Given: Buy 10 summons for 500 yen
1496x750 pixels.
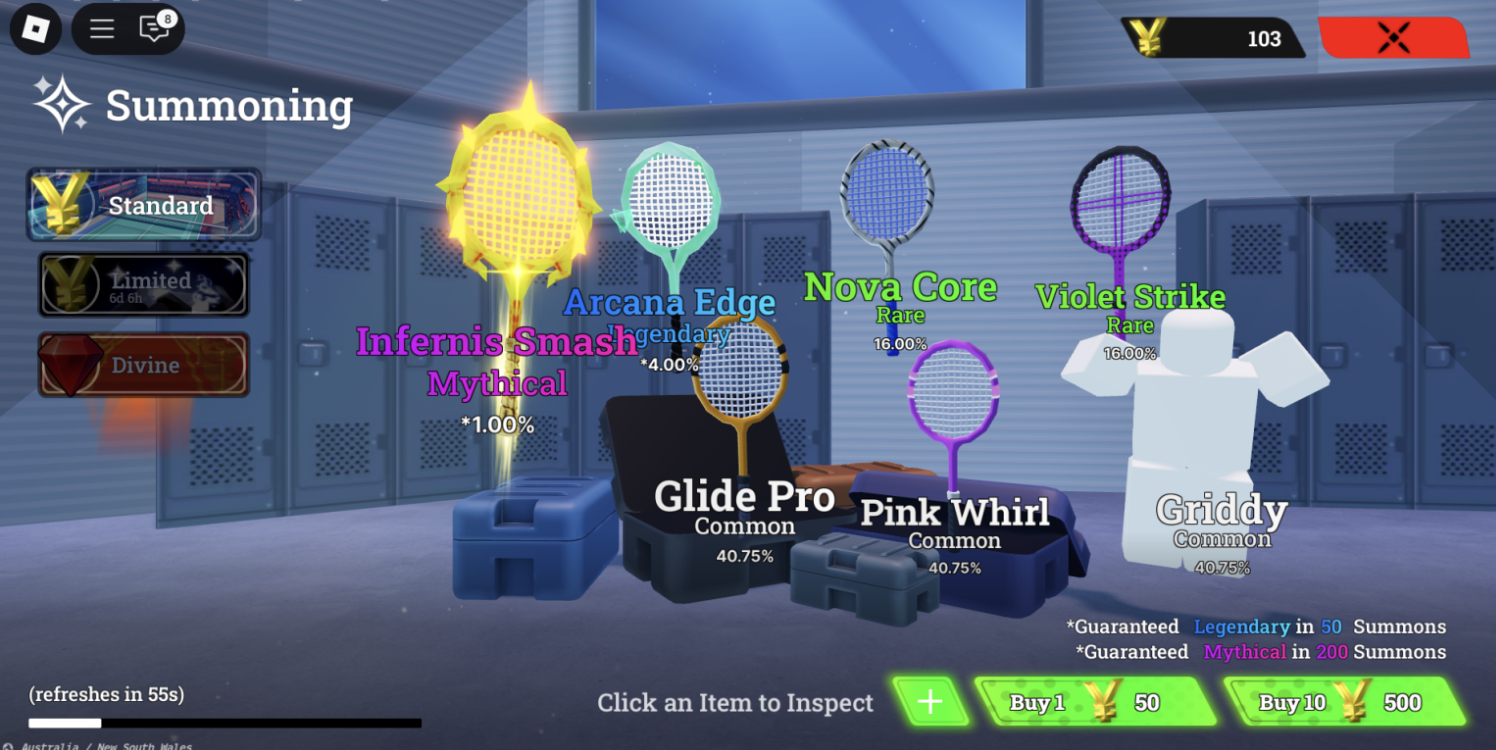Looking at the screenshot, I should (x=1343, y=702).
